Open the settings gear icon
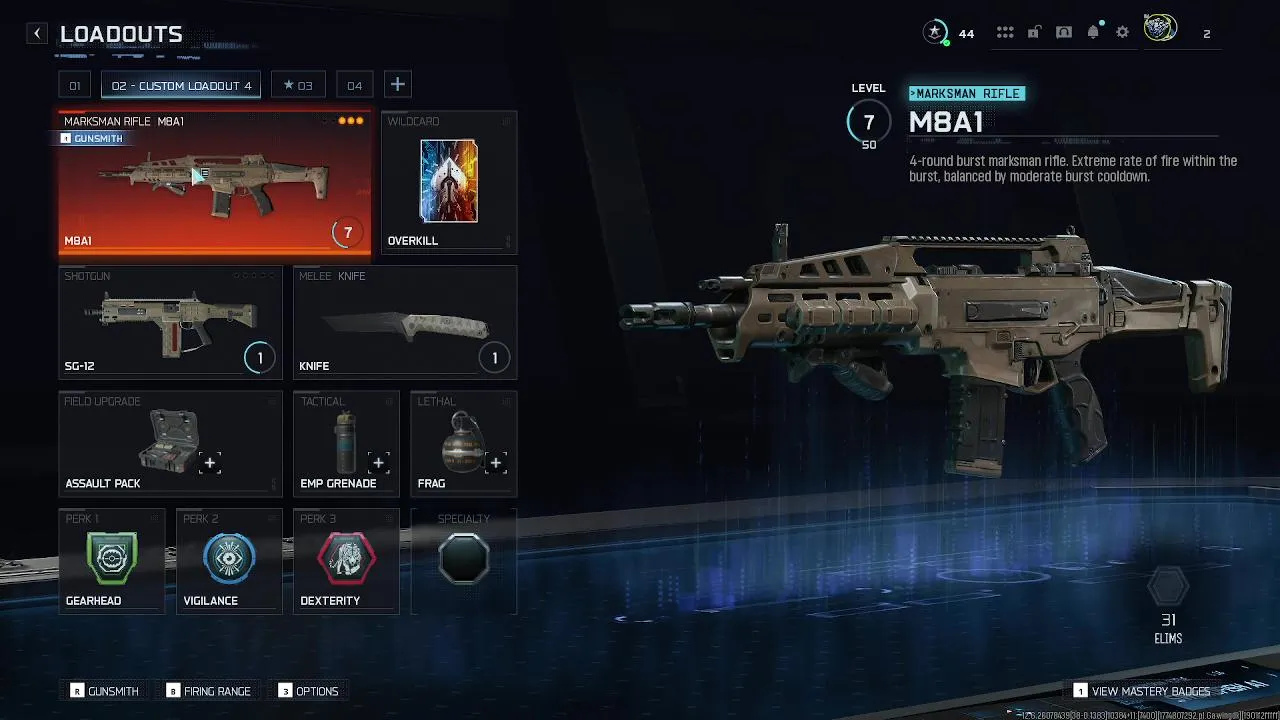The width and height of the screenshot is (1280, 720). pos(1122,33)
